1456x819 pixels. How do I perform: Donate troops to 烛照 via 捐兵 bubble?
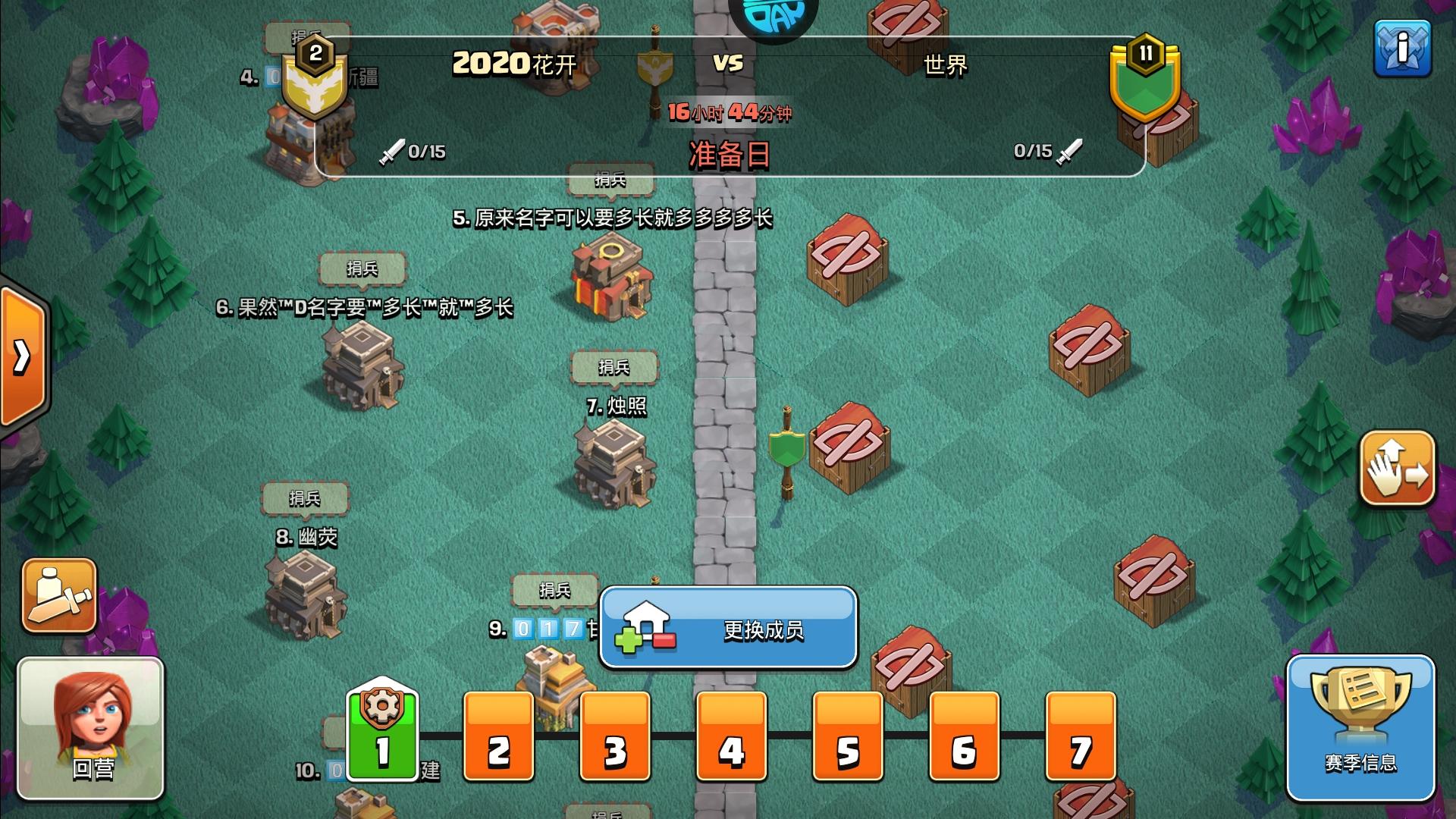pyautogui.click(x=614, y=367)
